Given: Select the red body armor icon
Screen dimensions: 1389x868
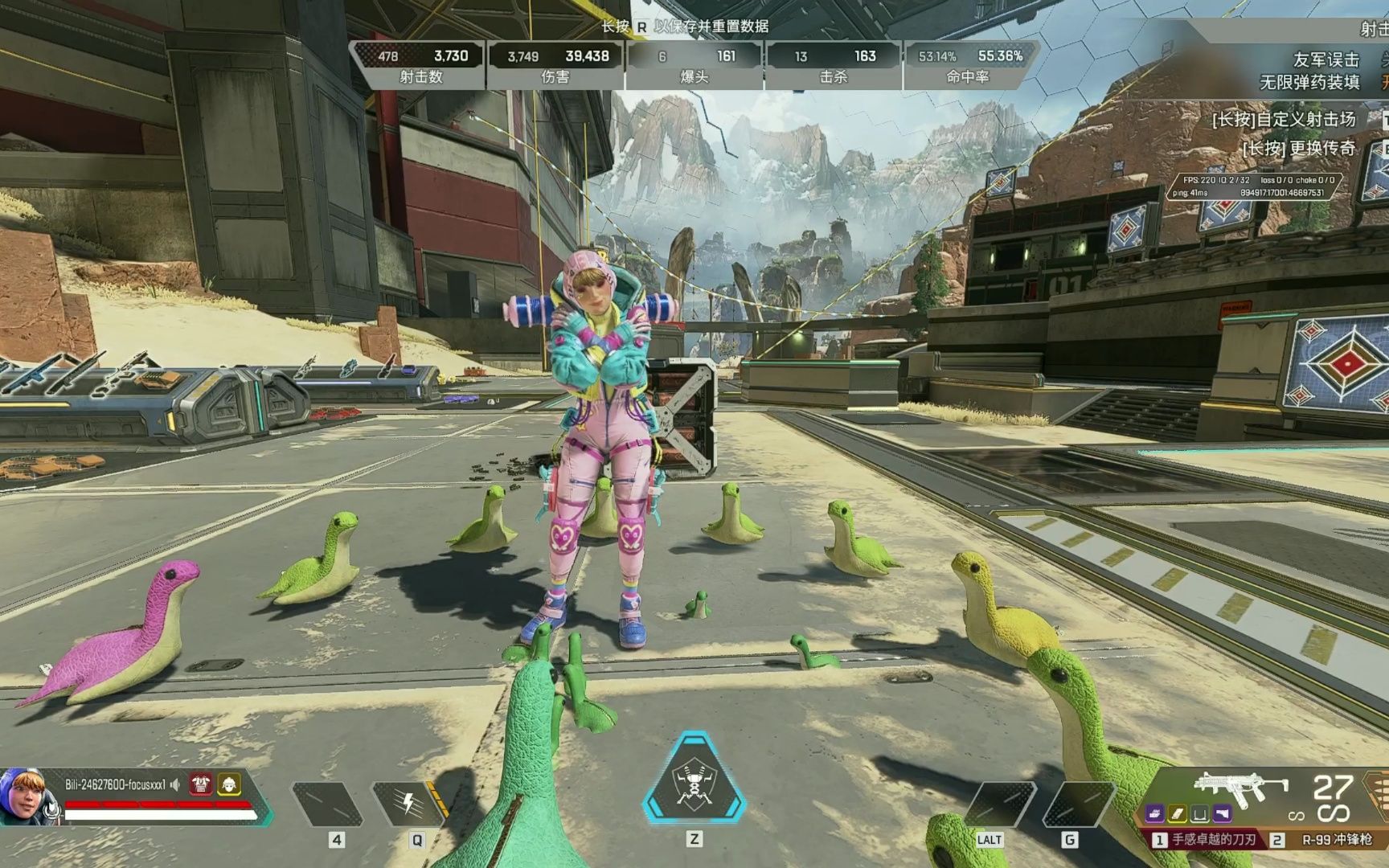Looking at the screenshot, I should pyautogui.click(x=200, y=784).
